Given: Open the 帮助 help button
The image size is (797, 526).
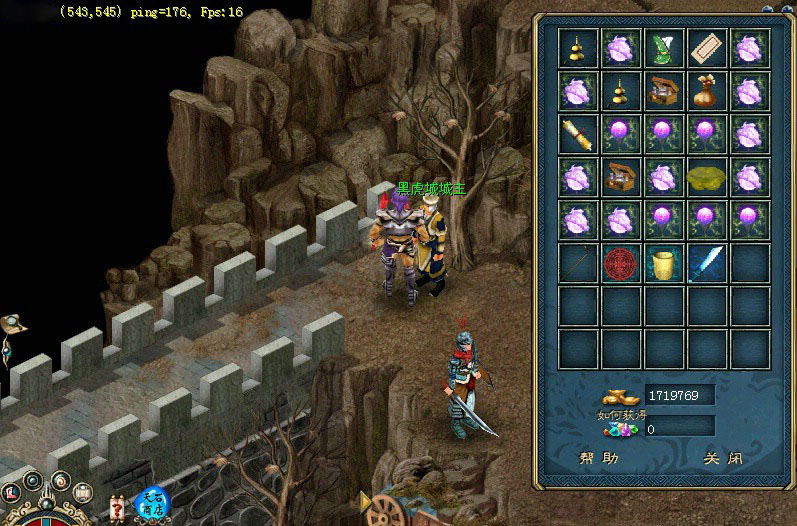Looking at the screenshot, I should [x=599, y=459].
